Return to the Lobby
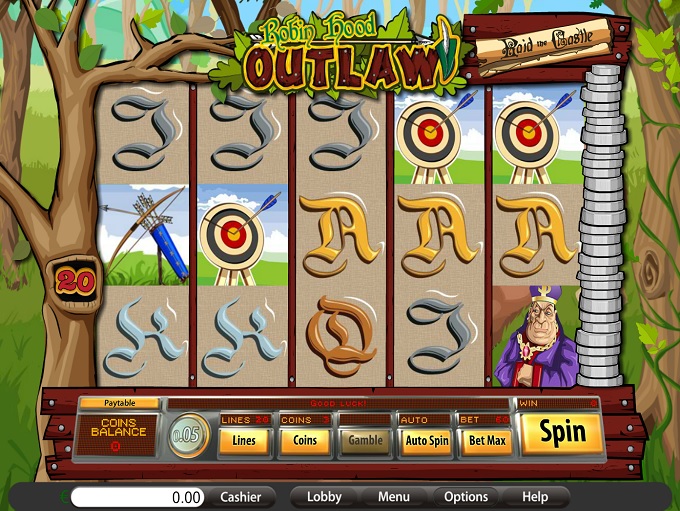This screenshot has height=511, width=680. 324,497
